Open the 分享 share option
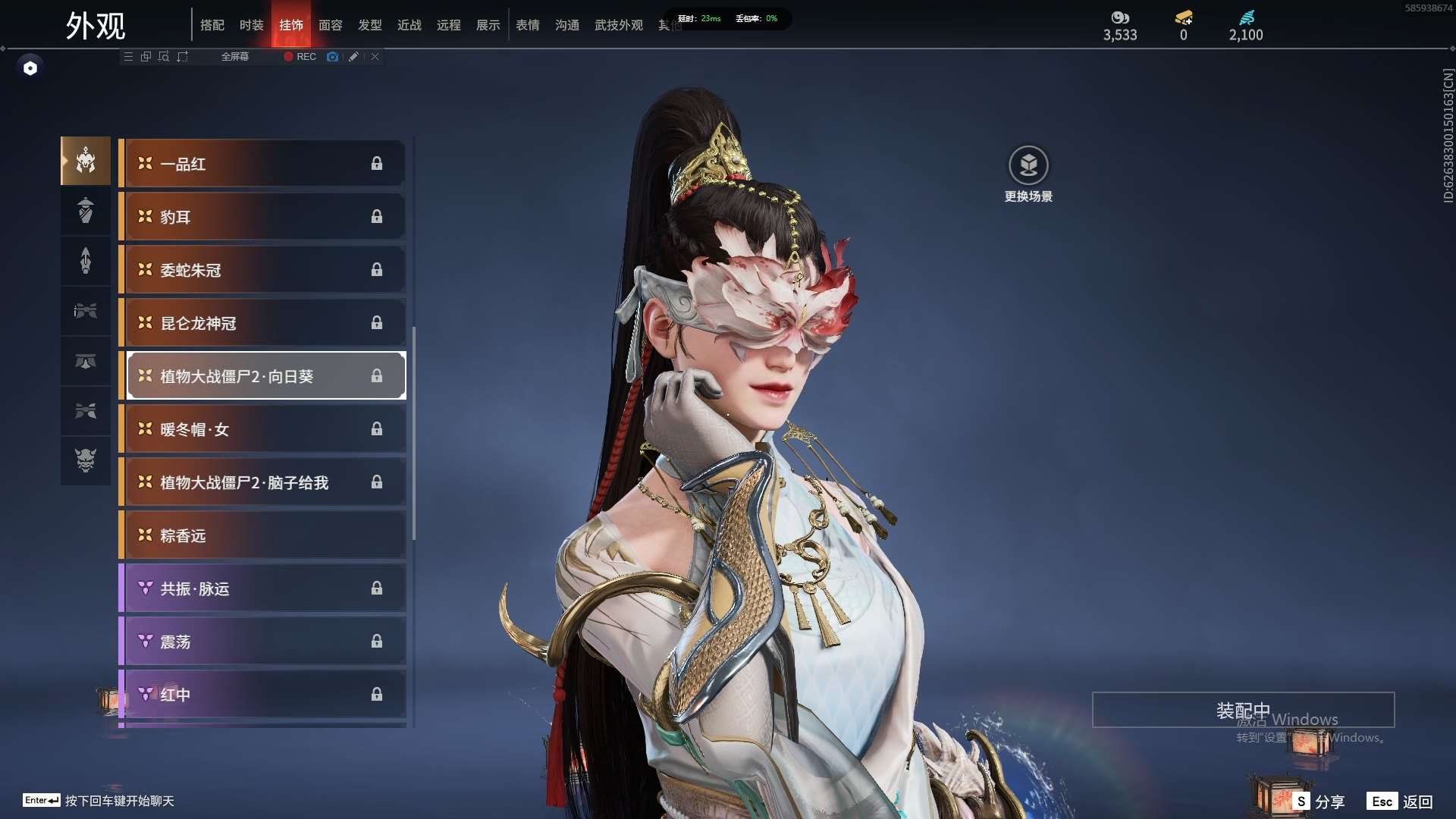Screen dimensions: 1456x819 tap(1319, 802)
